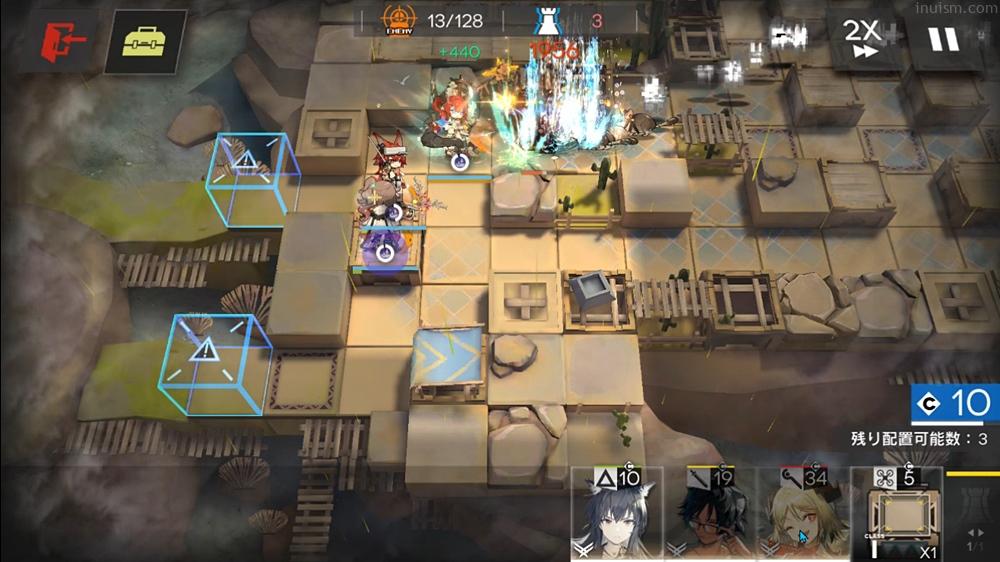Click the red exit mission button
The height and width of the screenshot is (562, 1000).
(62, 42)
